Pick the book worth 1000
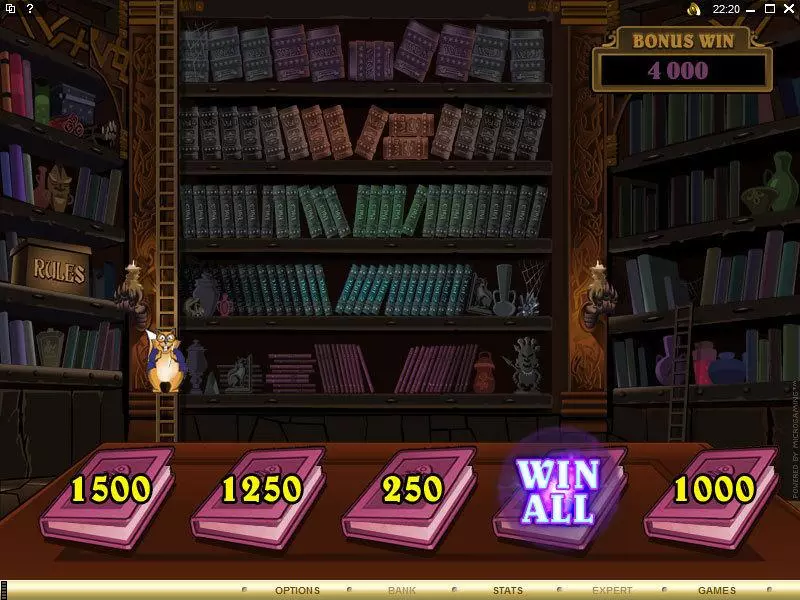The width and height of the screenshot is (800, 600). pos(713,491)
